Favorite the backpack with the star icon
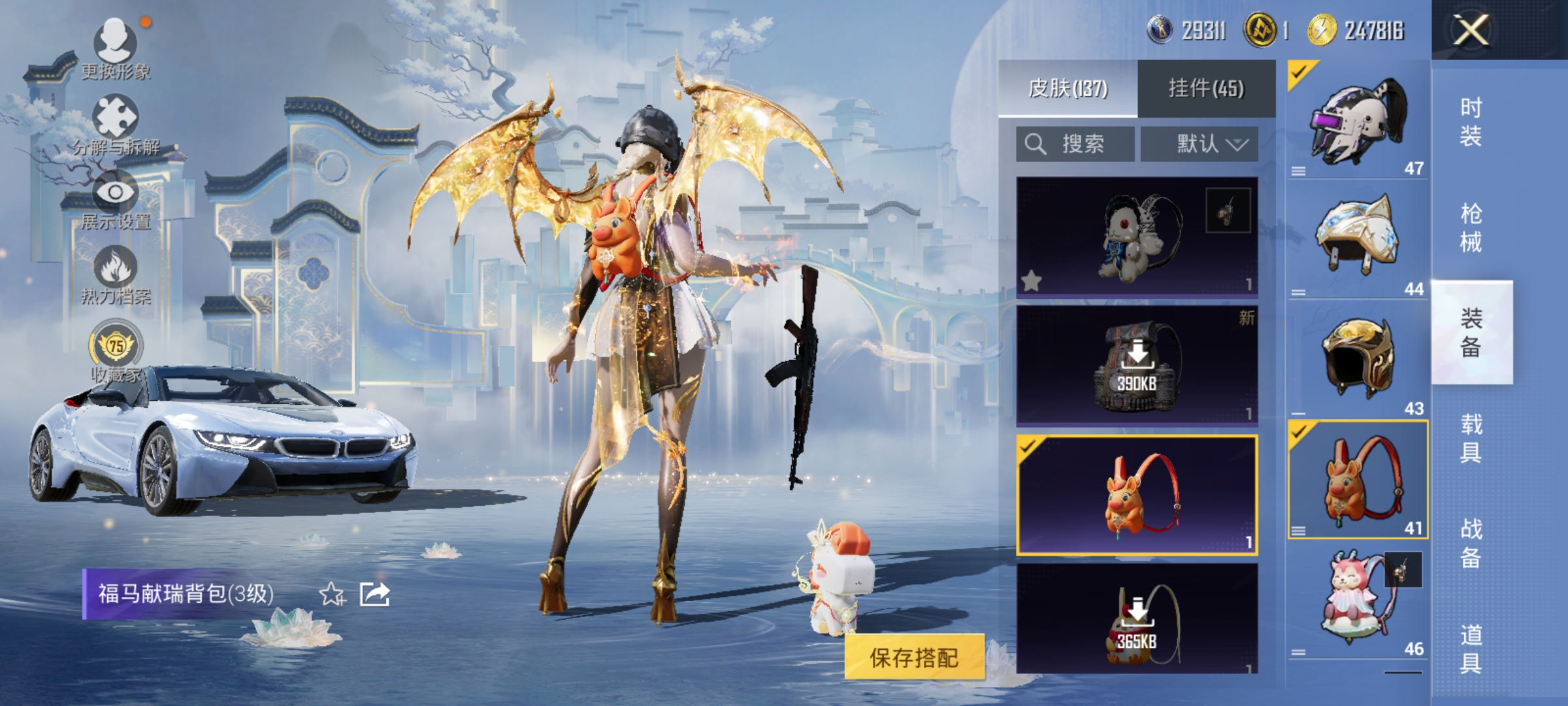1568x706 pixels. click(x=331, y=594)
